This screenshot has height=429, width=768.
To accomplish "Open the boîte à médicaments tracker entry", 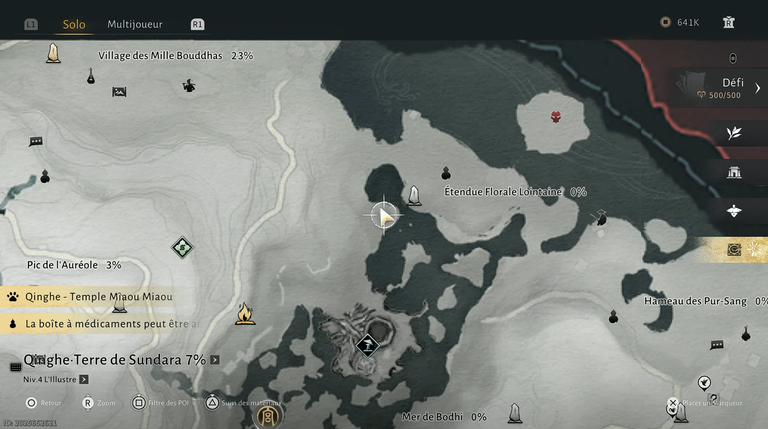I will coord(112,324).
